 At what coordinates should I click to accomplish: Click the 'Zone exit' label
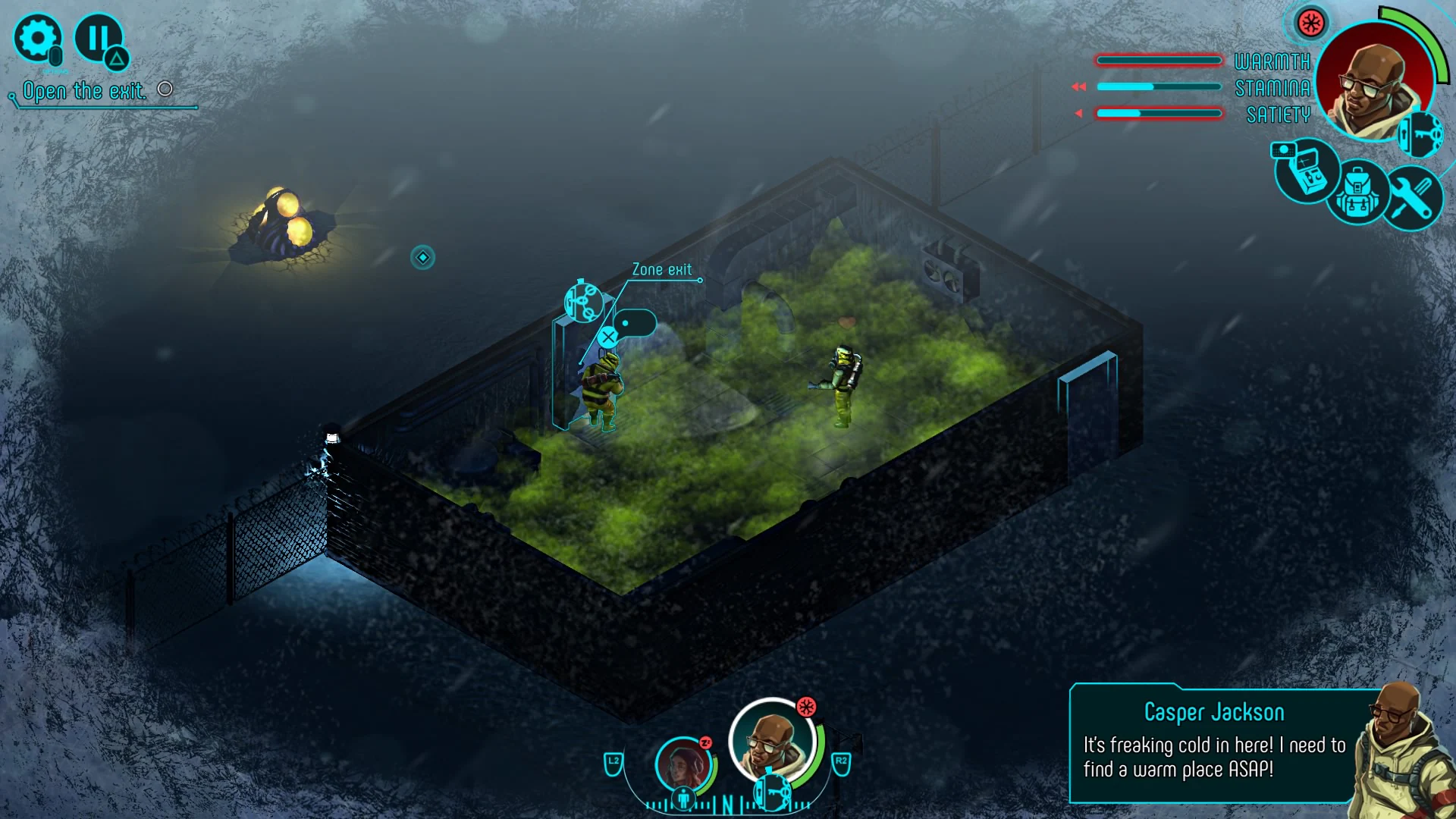point(661,268)
